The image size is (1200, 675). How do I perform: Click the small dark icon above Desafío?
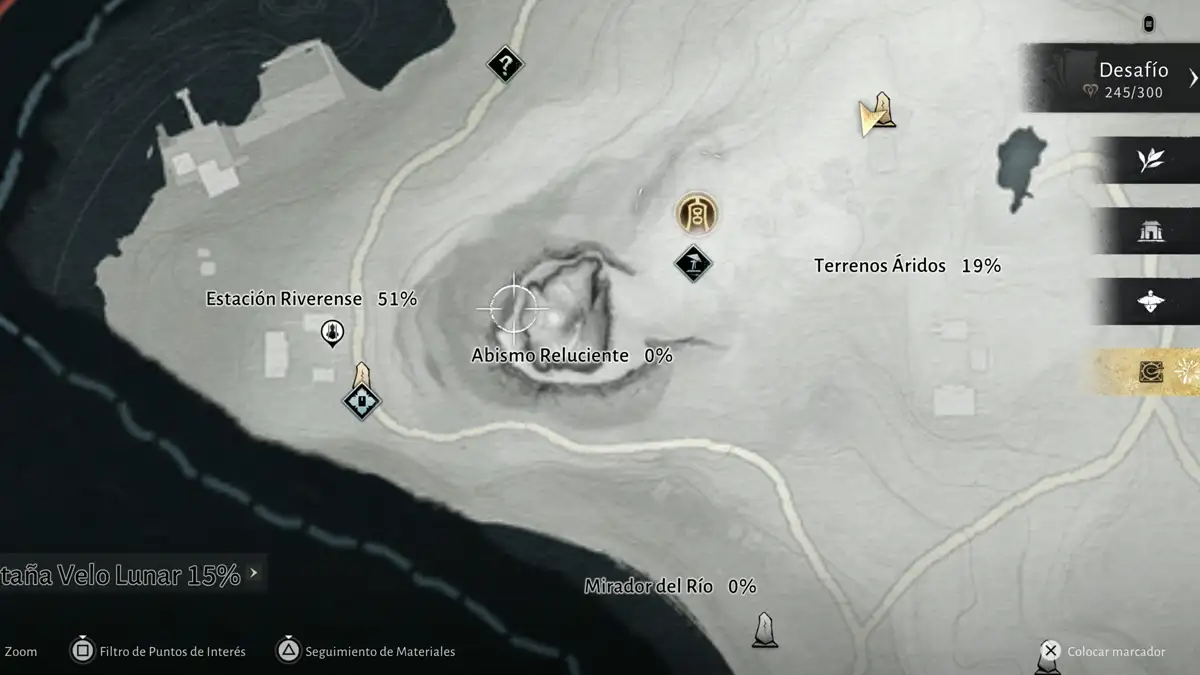[x=1148, y=23]
